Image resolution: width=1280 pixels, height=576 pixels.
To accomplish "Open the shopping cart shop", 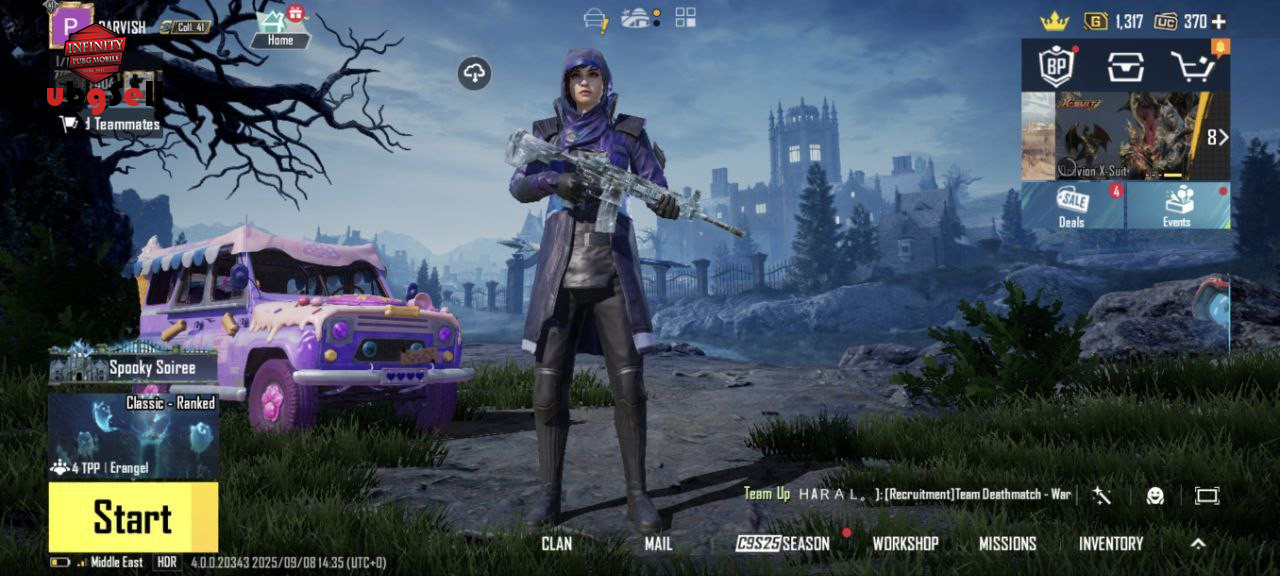I will pos(1194,67).
